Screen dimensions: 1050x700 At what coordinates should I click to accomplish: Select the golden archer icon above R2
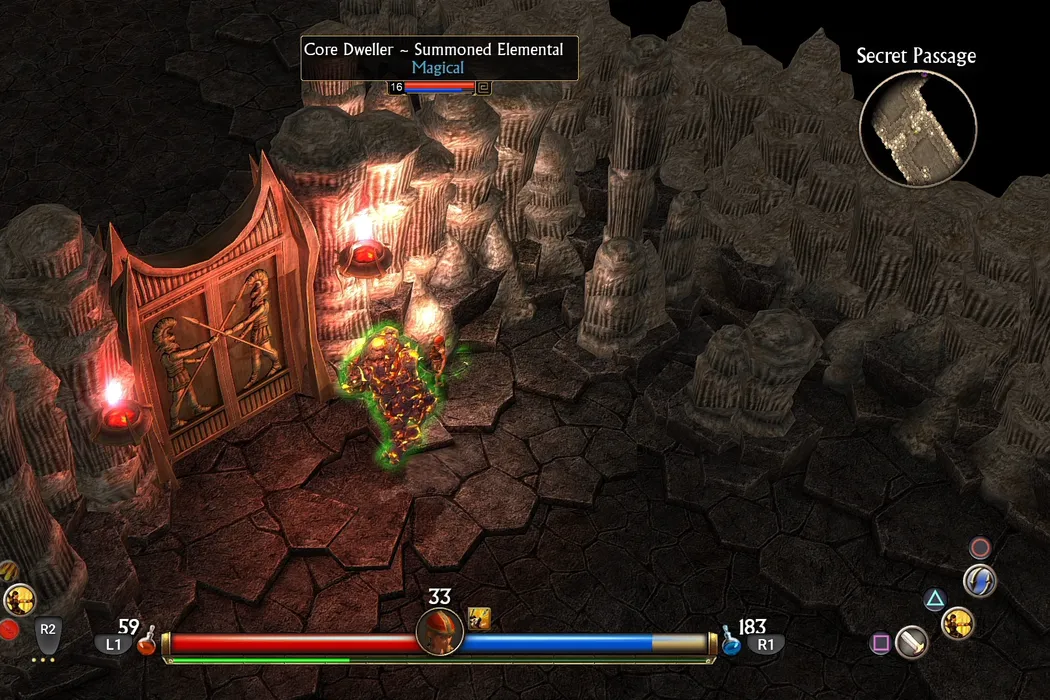tap(19, 600)
